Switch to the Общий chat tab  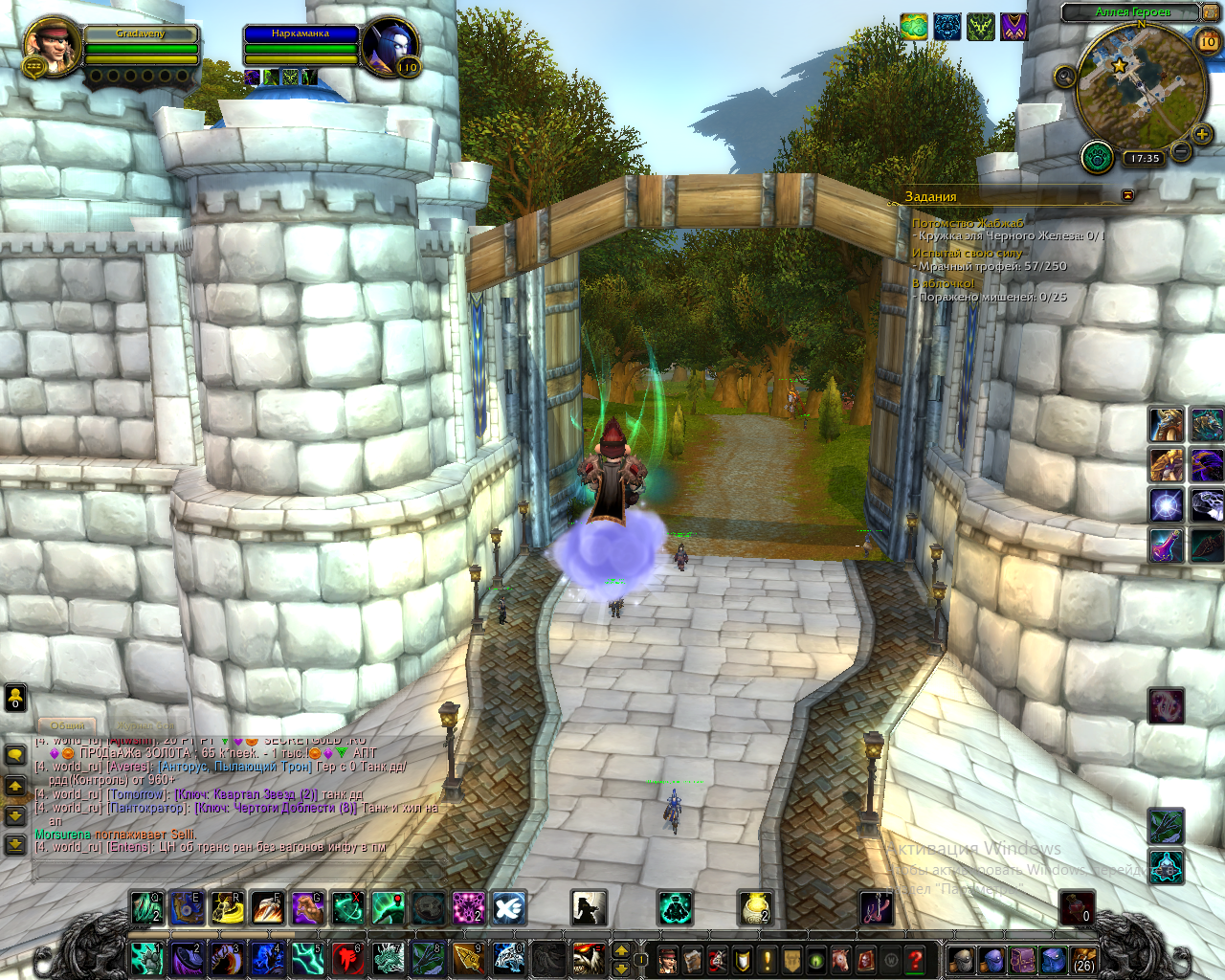point(67,725)
